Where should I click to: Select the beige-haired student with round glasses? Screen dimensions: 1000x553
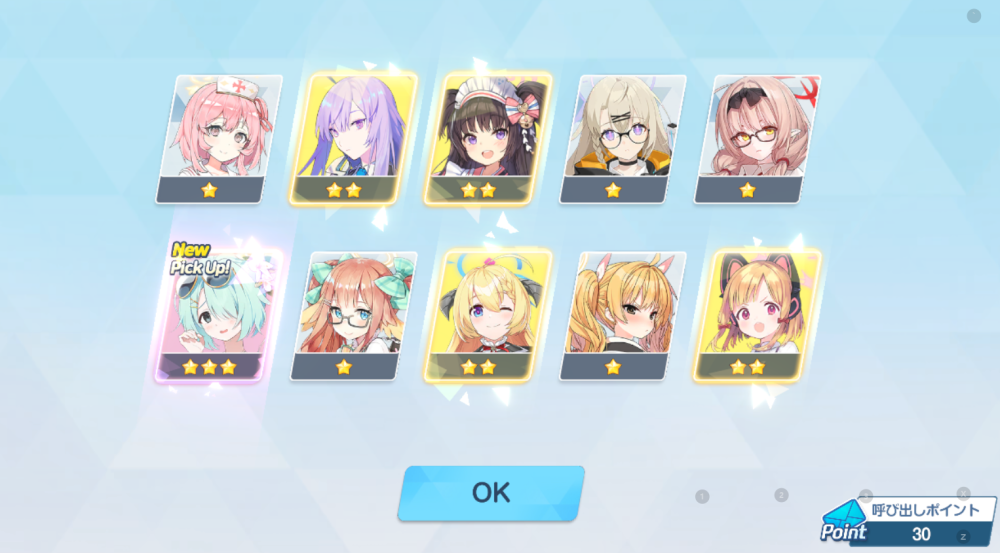coord(622,138)
